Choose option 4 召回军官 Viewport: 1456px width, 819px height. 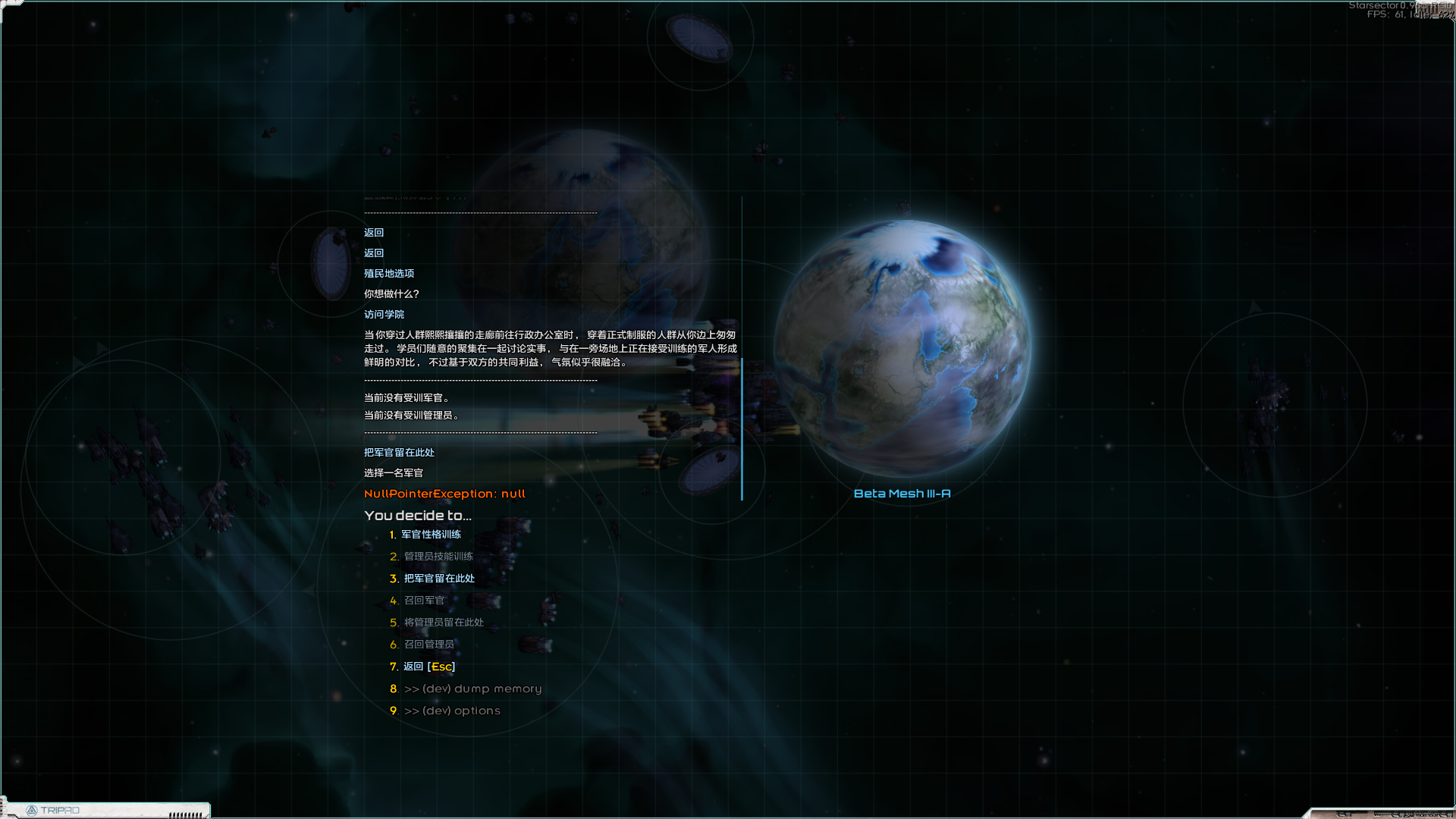pyautogui.click(x=423, y=600)
